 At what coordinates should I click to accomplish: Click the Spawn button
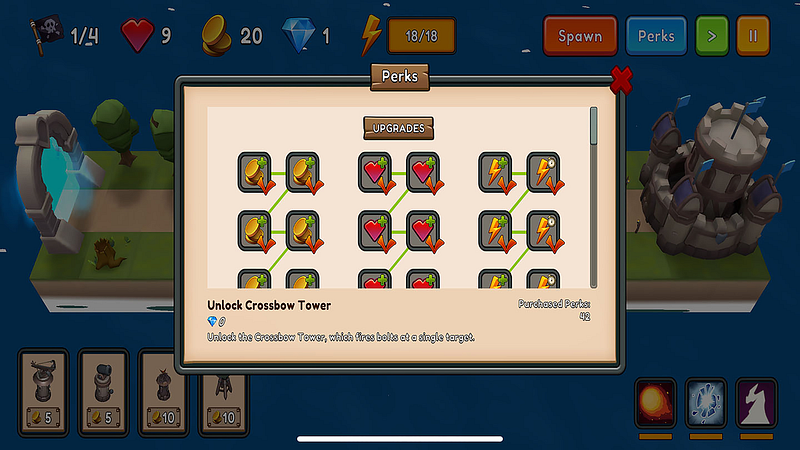580,36
